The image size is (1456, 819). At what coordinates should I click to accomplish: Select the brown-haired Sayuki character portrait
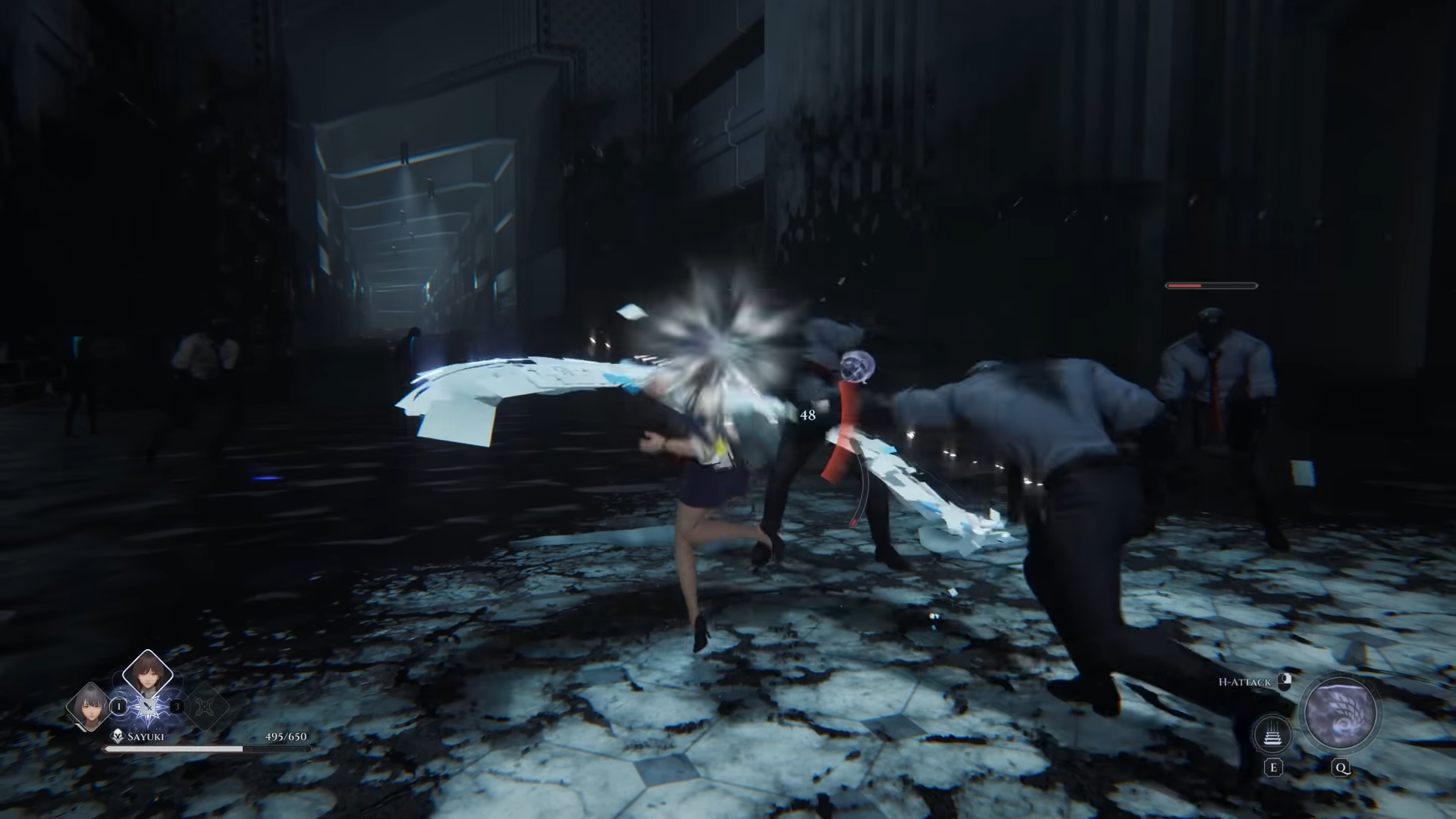tap(147, 671)
